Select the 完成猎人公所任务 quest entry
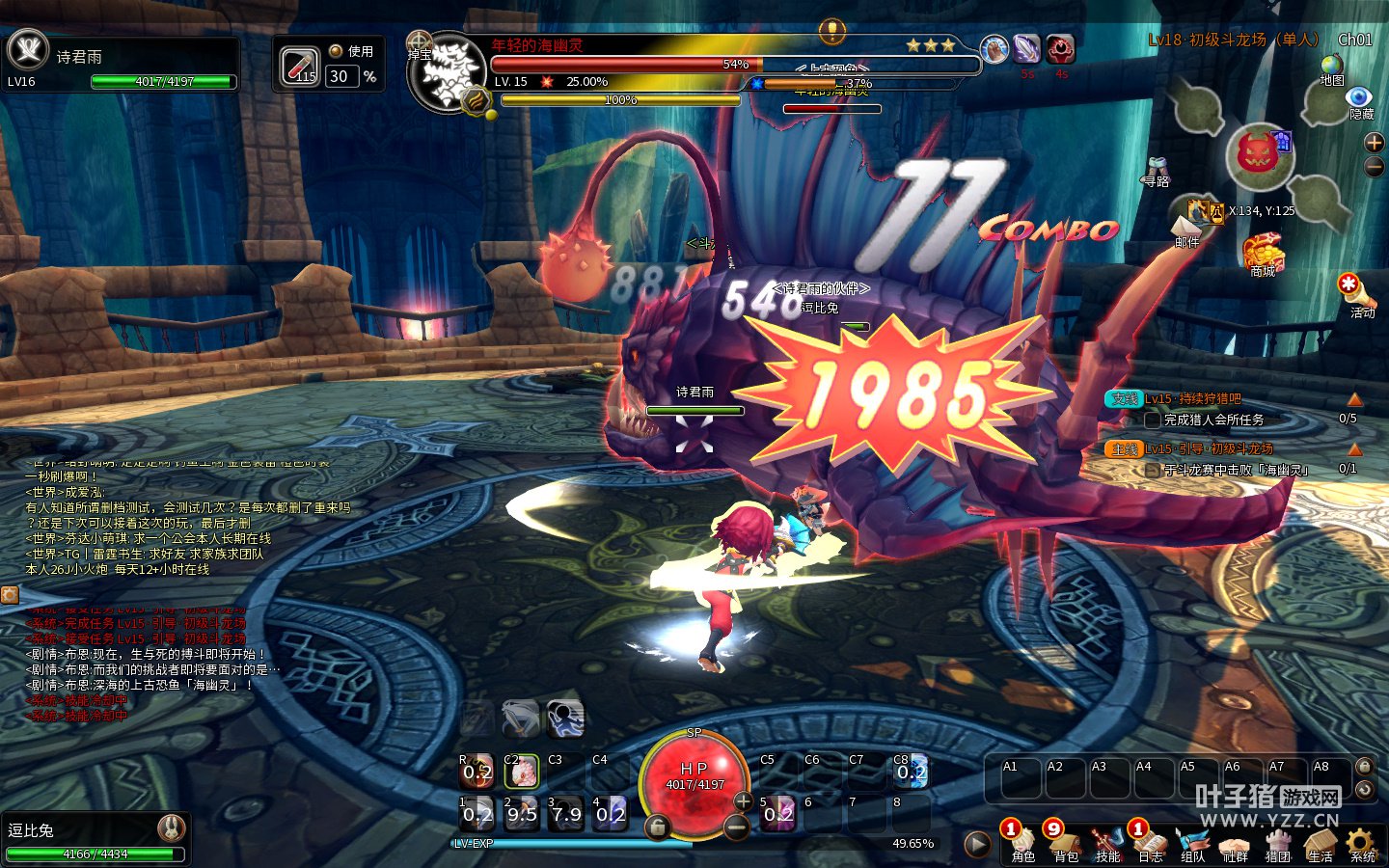Viewport: 1389px width, 868px height. tap(1213, 420)
